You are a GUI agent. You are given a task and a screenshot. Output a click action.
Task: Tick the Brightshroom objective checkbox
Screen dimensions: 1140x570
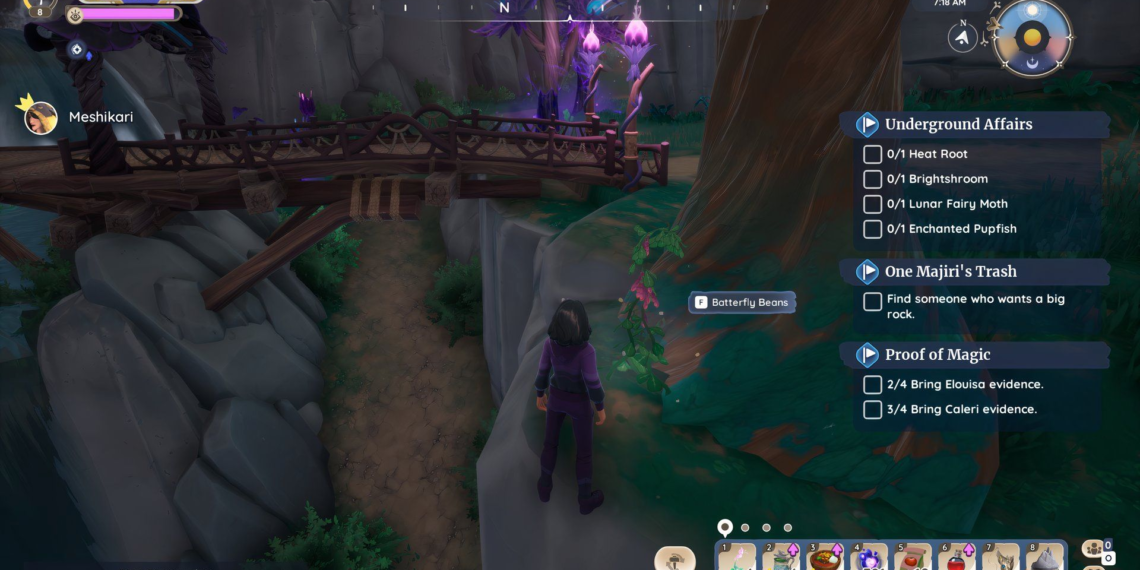(x=872, y=179)
